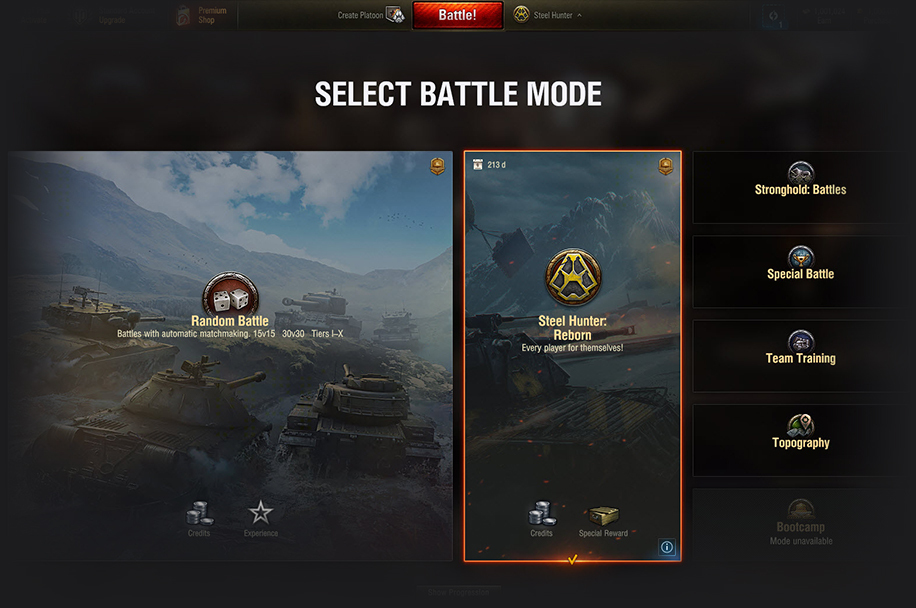Choose Team Training mode

[800, 356]
